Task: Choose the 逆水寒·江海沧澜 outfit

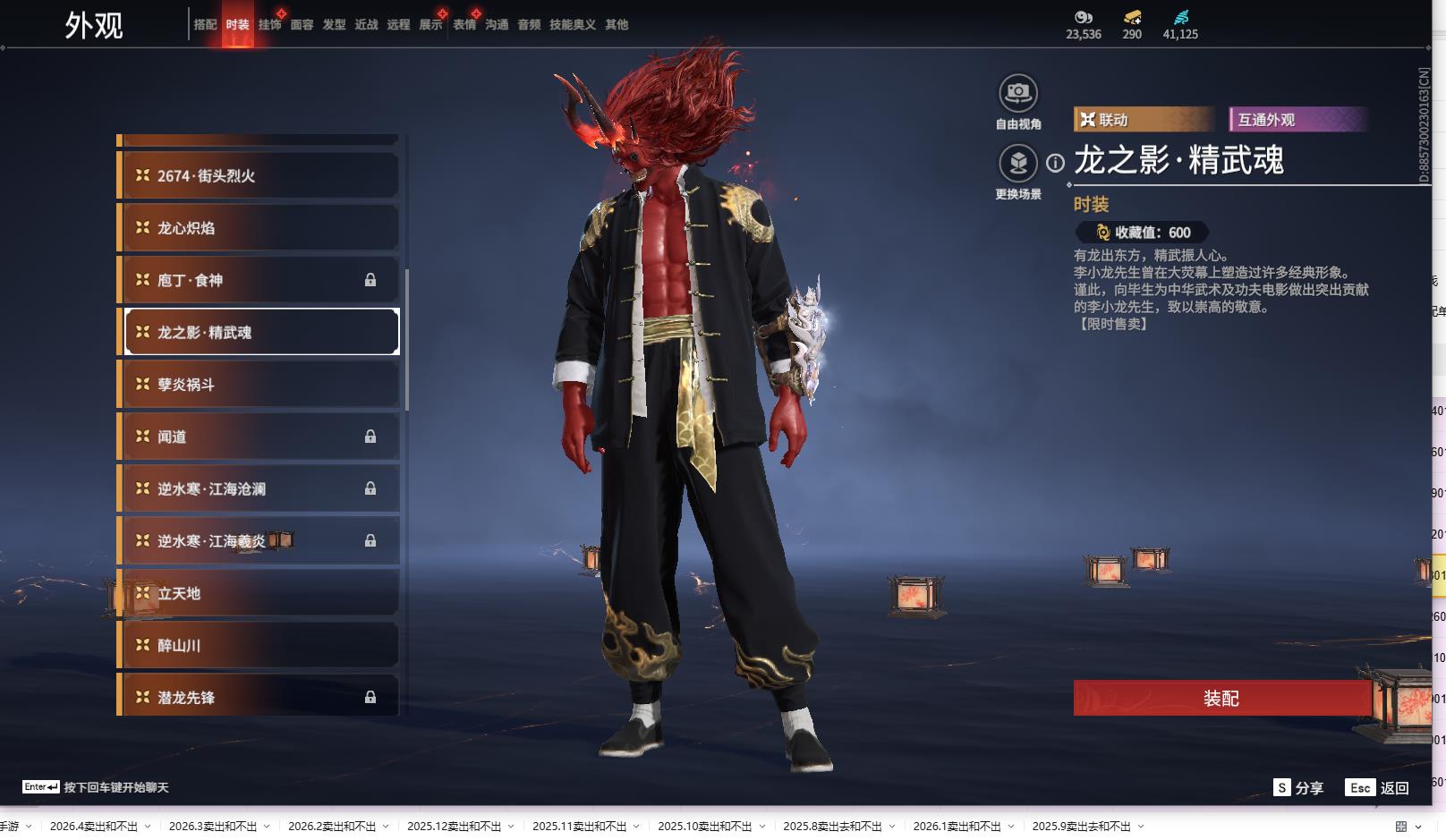Action: (259, 489)
